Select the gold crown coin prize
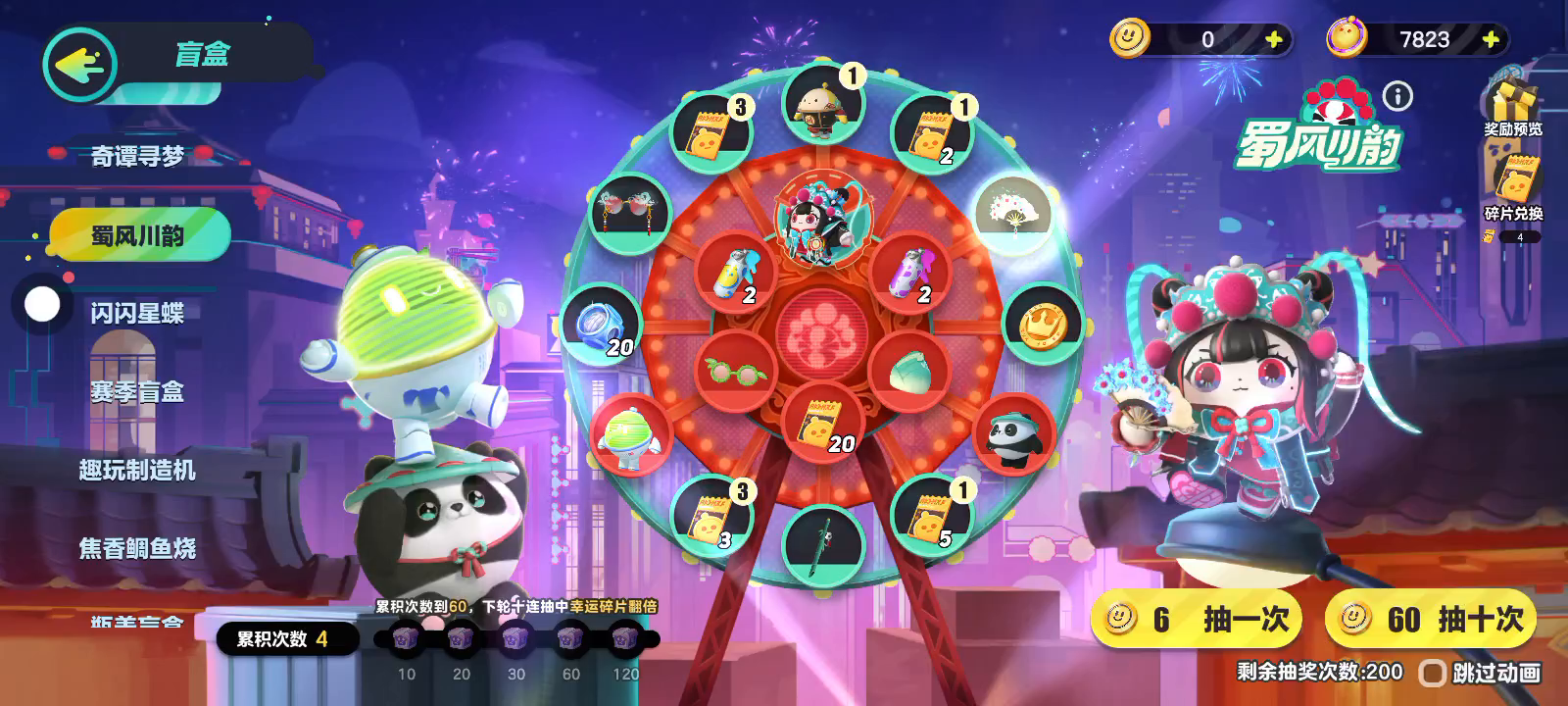 pyautogui.click(x=1042, y=325)
